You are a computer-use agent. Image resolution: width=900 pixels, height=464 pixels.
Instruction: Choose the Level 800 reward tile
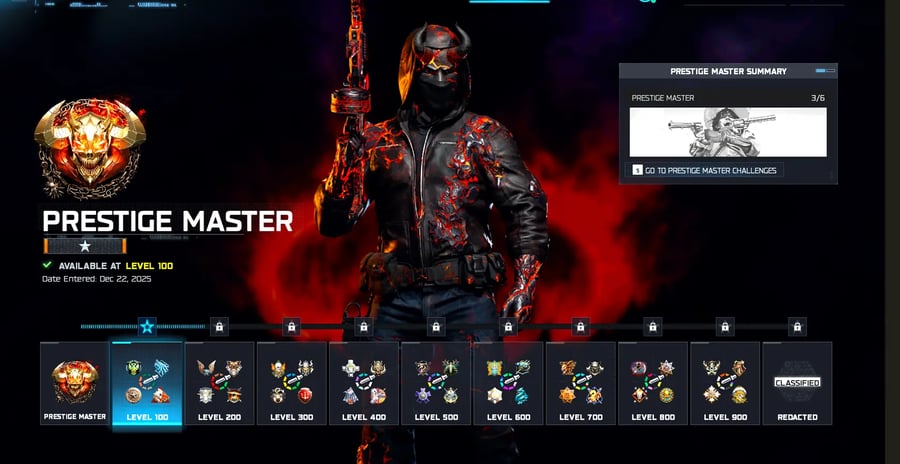652,383
